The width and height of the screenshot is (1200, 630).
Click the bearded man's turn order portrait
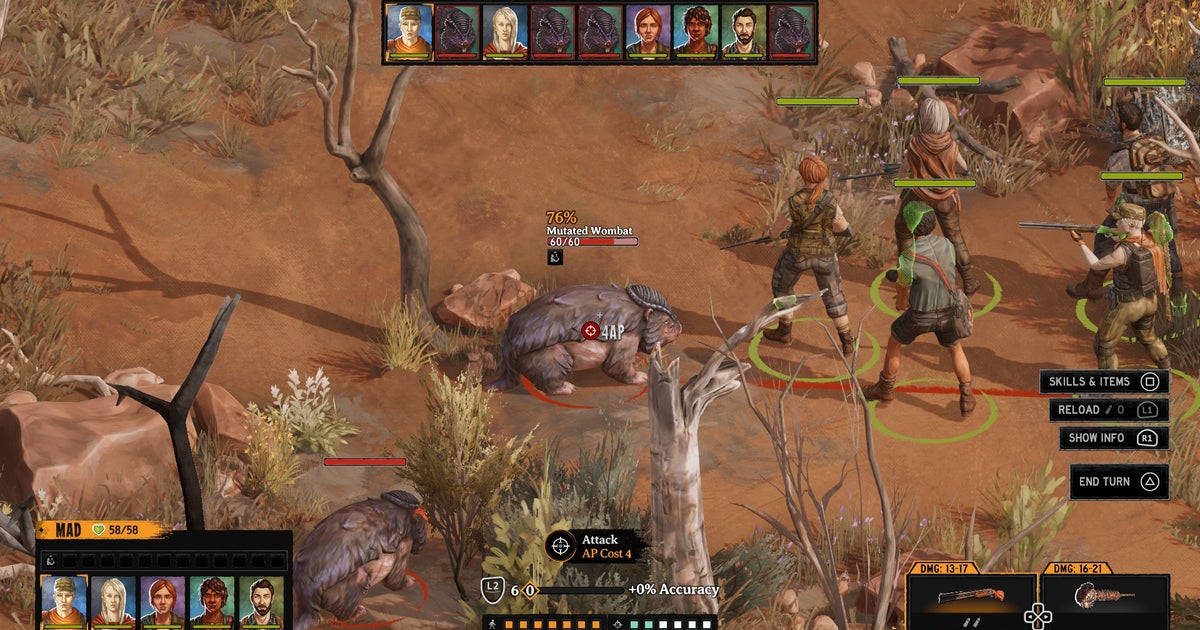[x=744, y=31]
